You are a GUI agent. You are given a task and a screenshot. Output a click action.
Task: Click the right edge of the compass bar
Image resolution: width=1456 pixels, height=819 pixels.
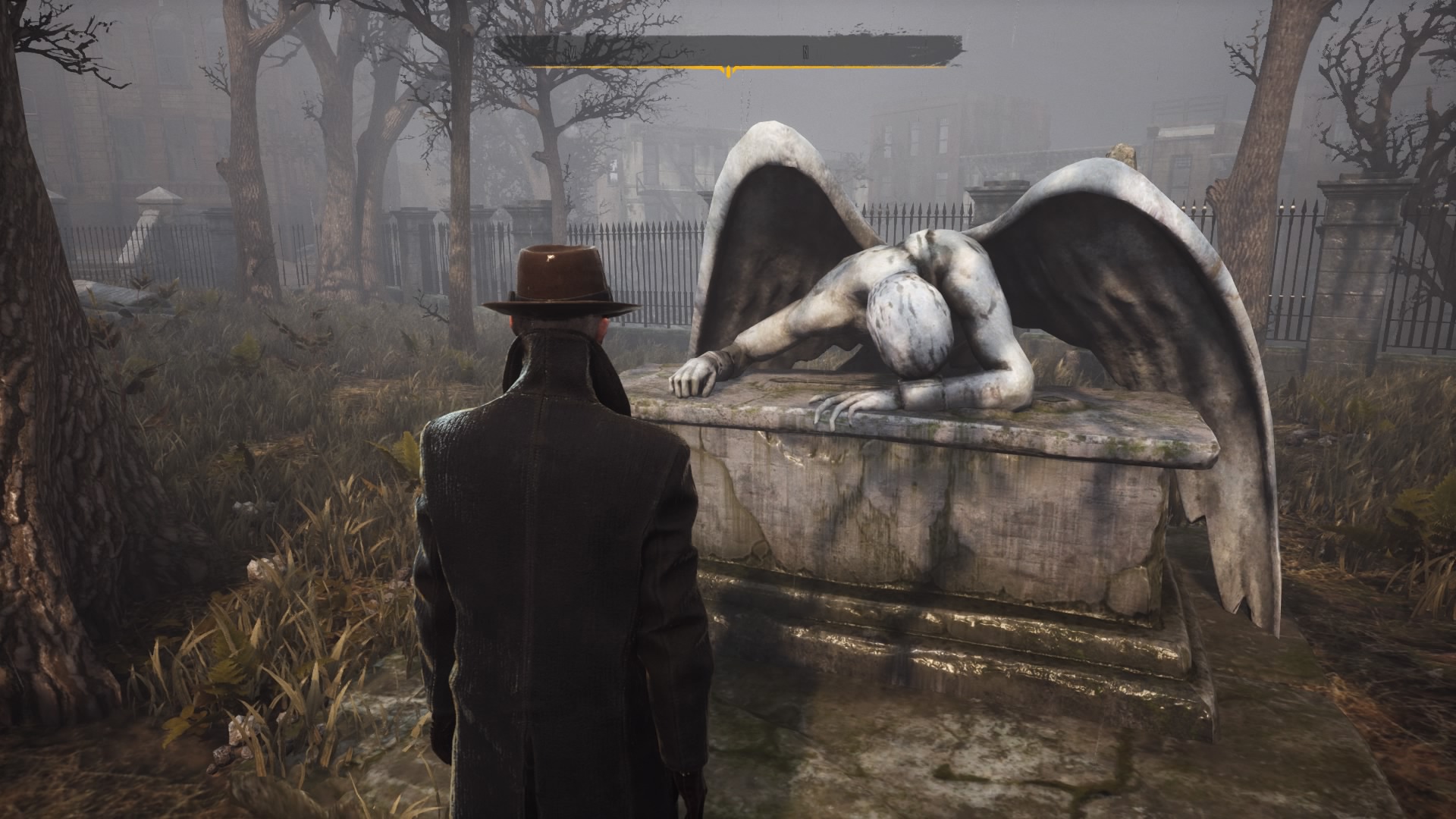coord(944,48)
